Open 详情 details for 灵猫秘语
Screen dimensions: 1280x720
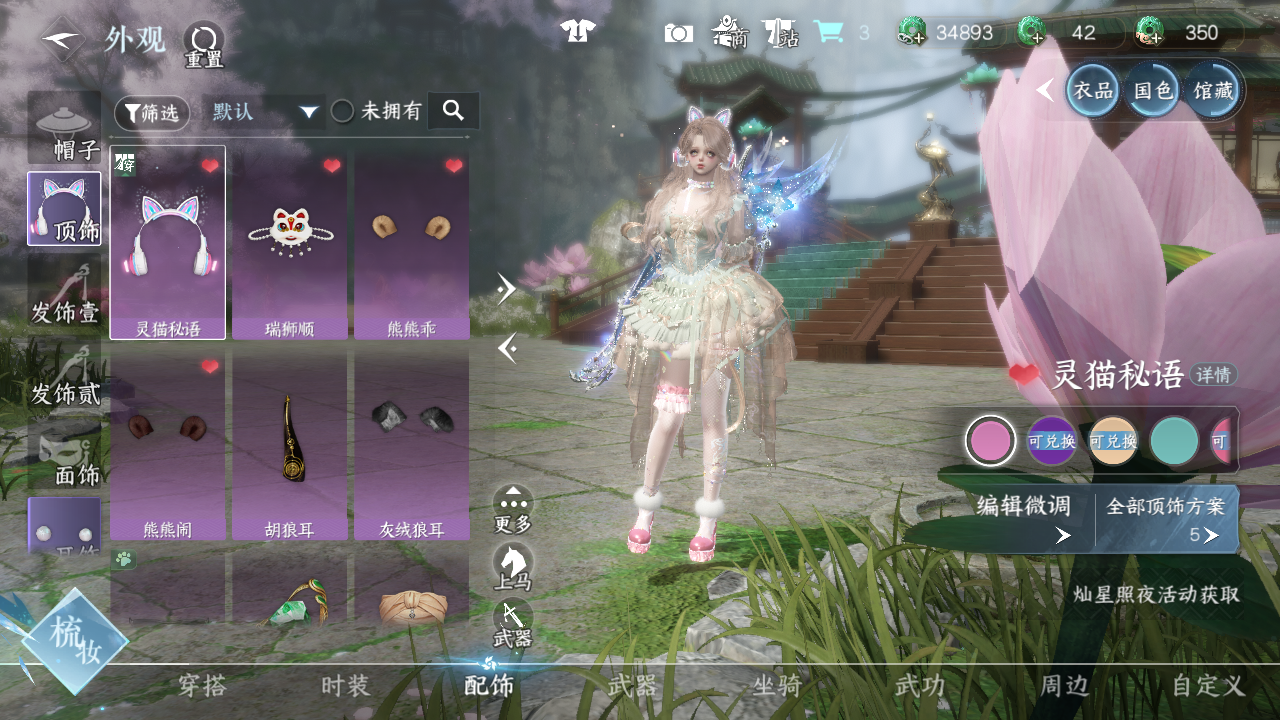click(1214, 375)
